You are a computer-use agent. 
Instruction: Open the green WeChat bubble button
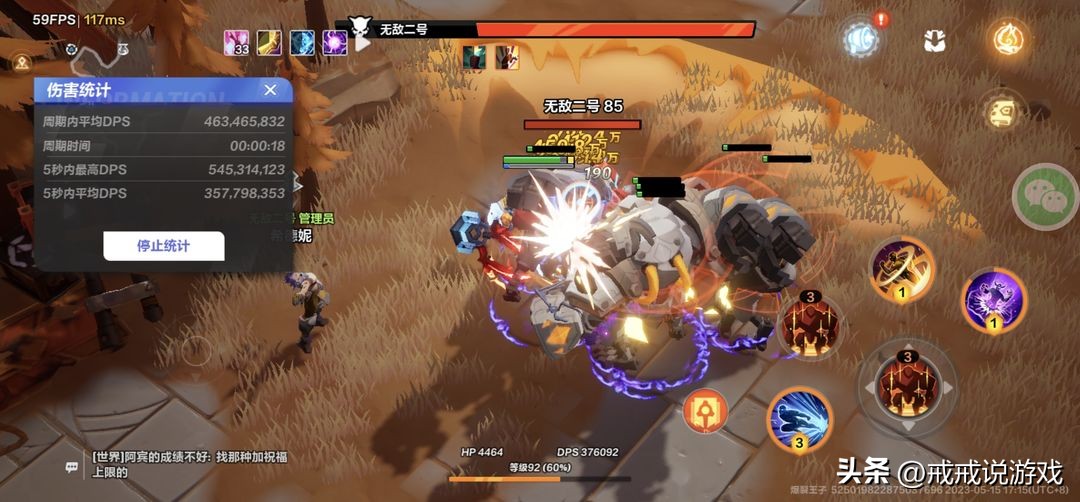pos(1045,197)
